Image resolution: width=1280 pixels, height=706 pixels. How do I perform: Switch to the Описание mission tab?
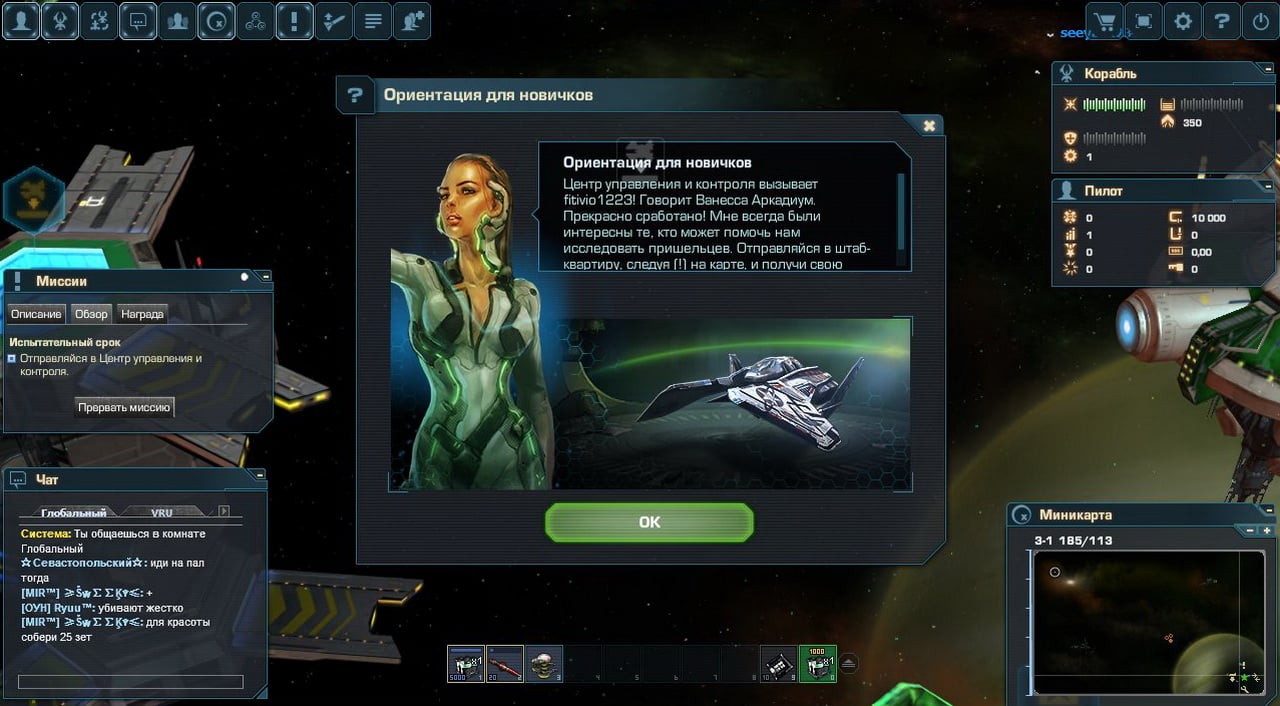click(x=36, y=314)
